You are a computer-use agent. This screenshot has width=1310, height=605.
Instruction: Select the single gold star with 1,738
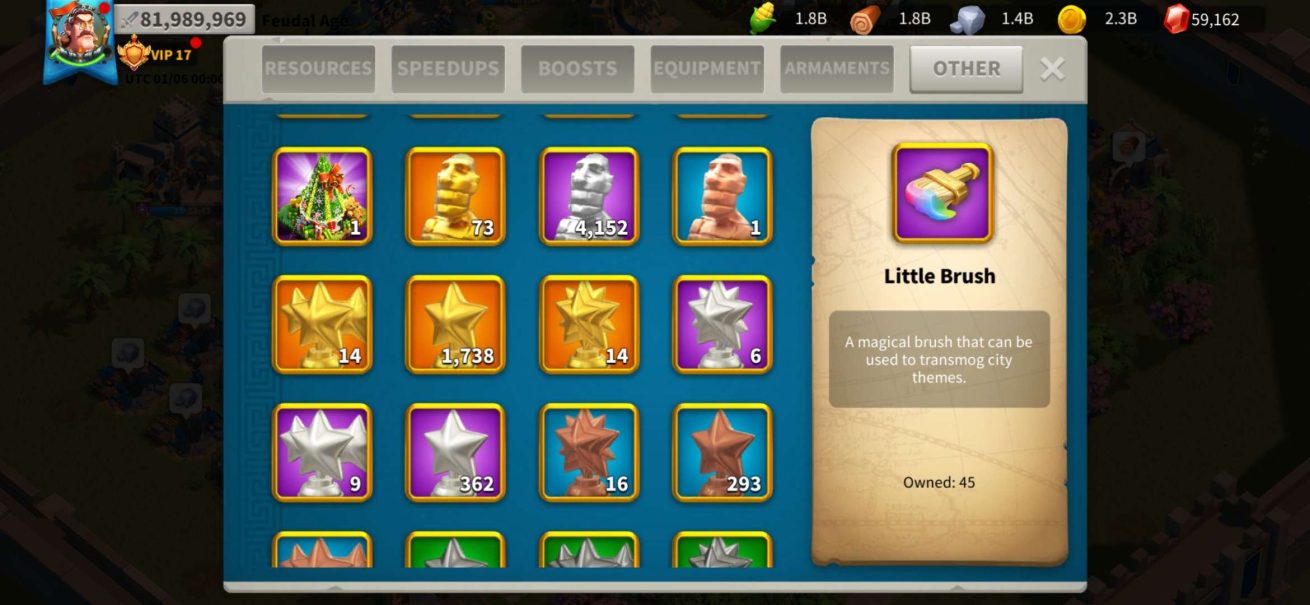click(455, 324)
